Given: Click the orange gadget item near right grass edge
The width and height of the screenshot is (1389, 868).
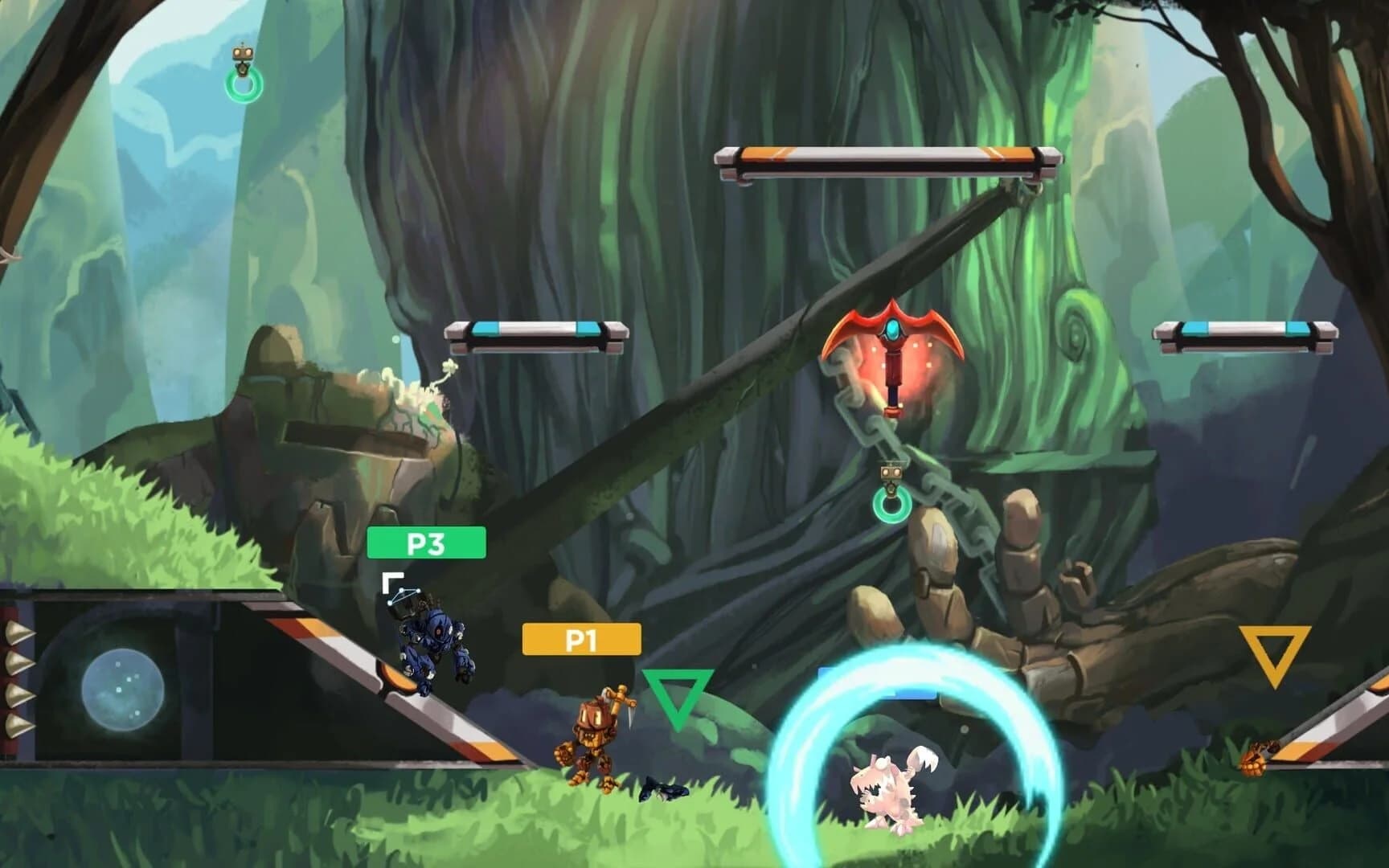Looking at the screenshot, I should coord(1252,759).
